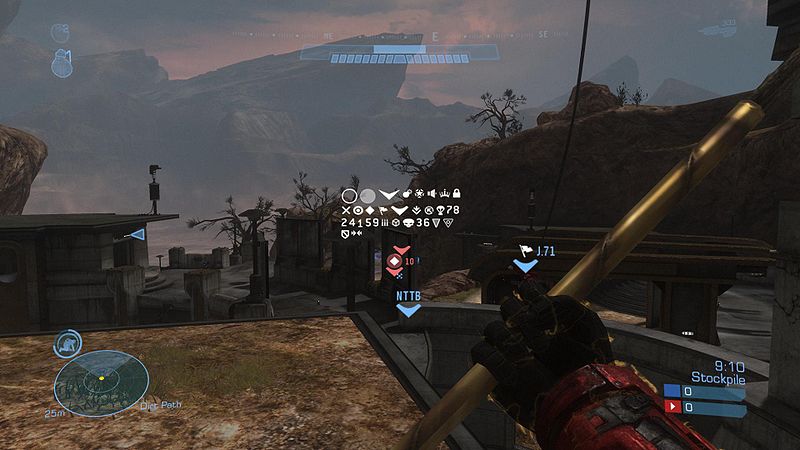Click the blue off-screen waypoint arrow
The width and height of the screenshot is (800, 450).
[138, 234]
